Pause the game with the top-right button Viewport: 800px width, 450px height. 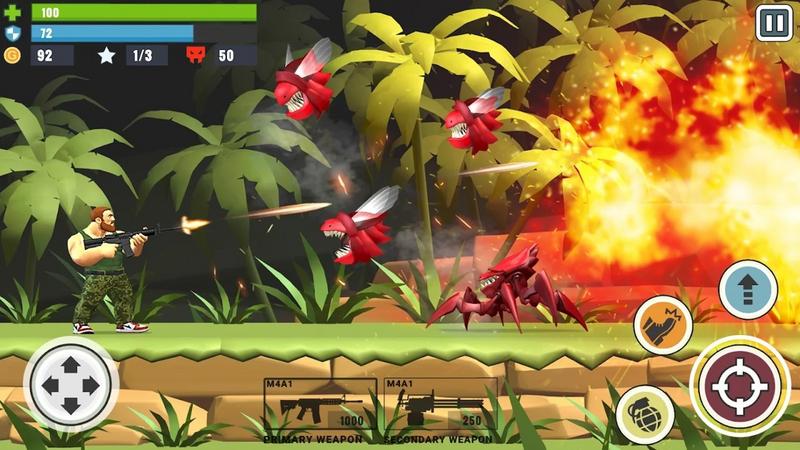click(x=773, y=22)
